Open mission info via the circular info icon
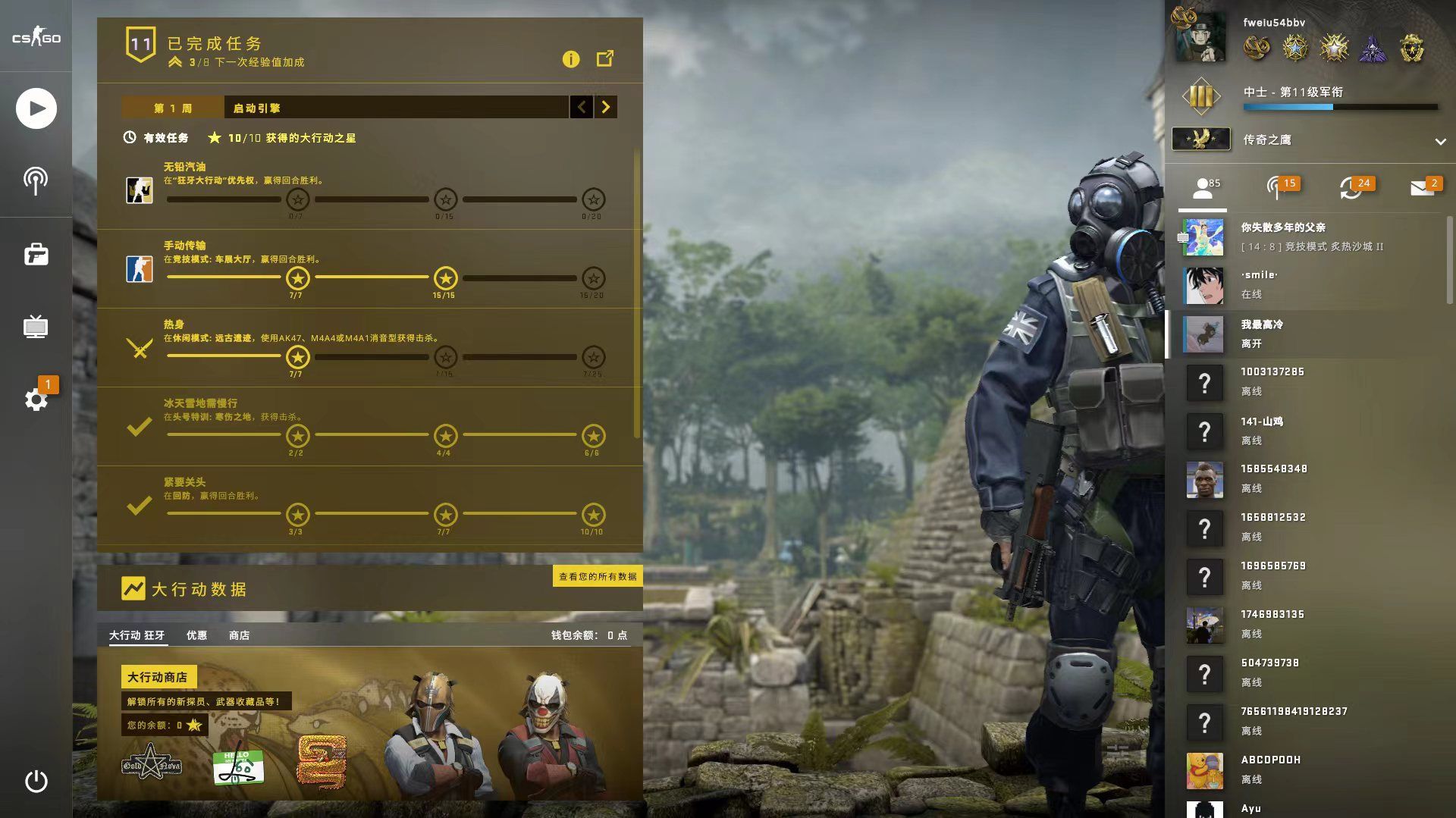This screenshot has height=818, width=1456. (x=571, y=59)
